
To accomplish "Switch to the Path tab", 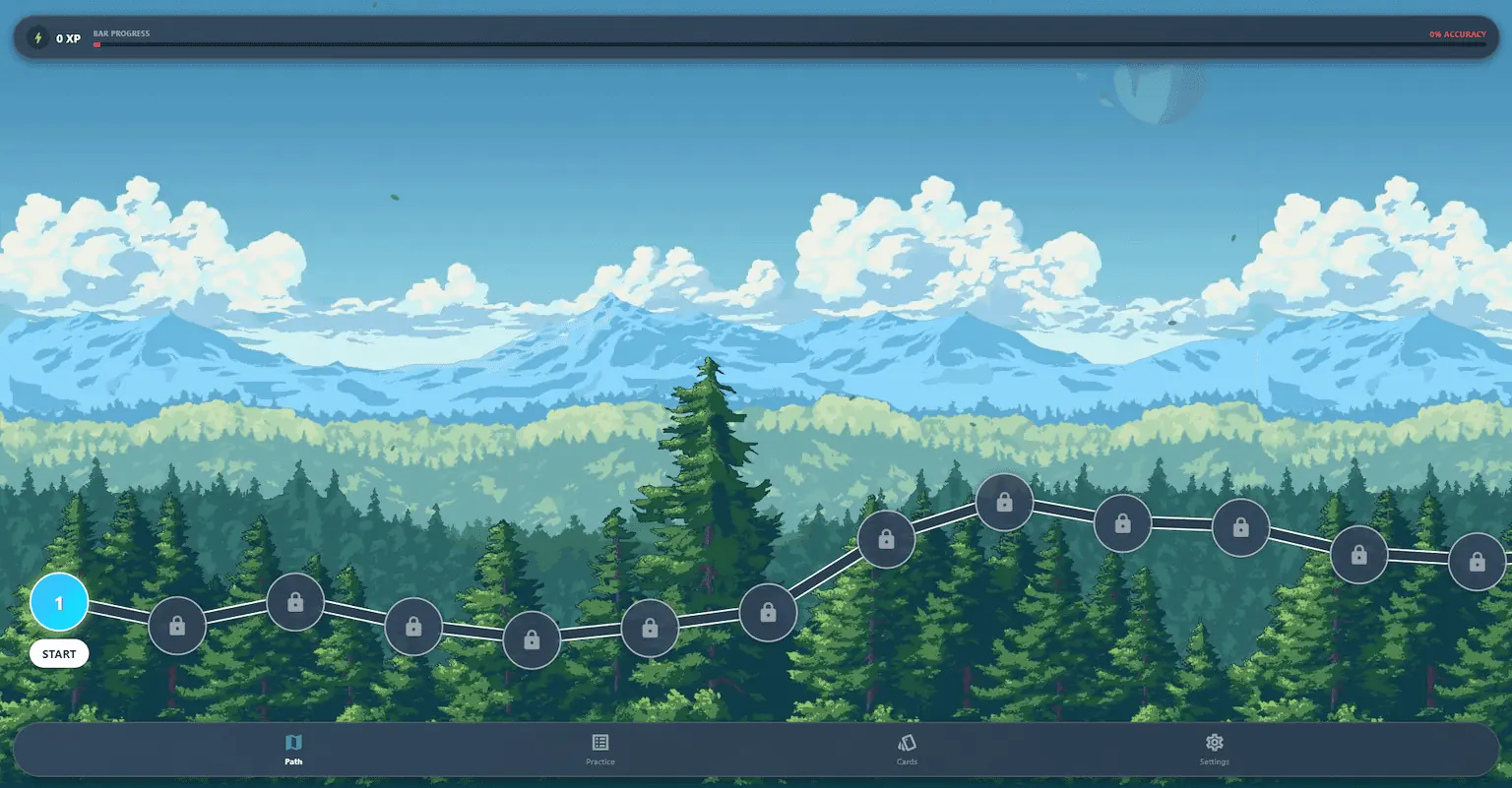I will [x=293, y=749].
